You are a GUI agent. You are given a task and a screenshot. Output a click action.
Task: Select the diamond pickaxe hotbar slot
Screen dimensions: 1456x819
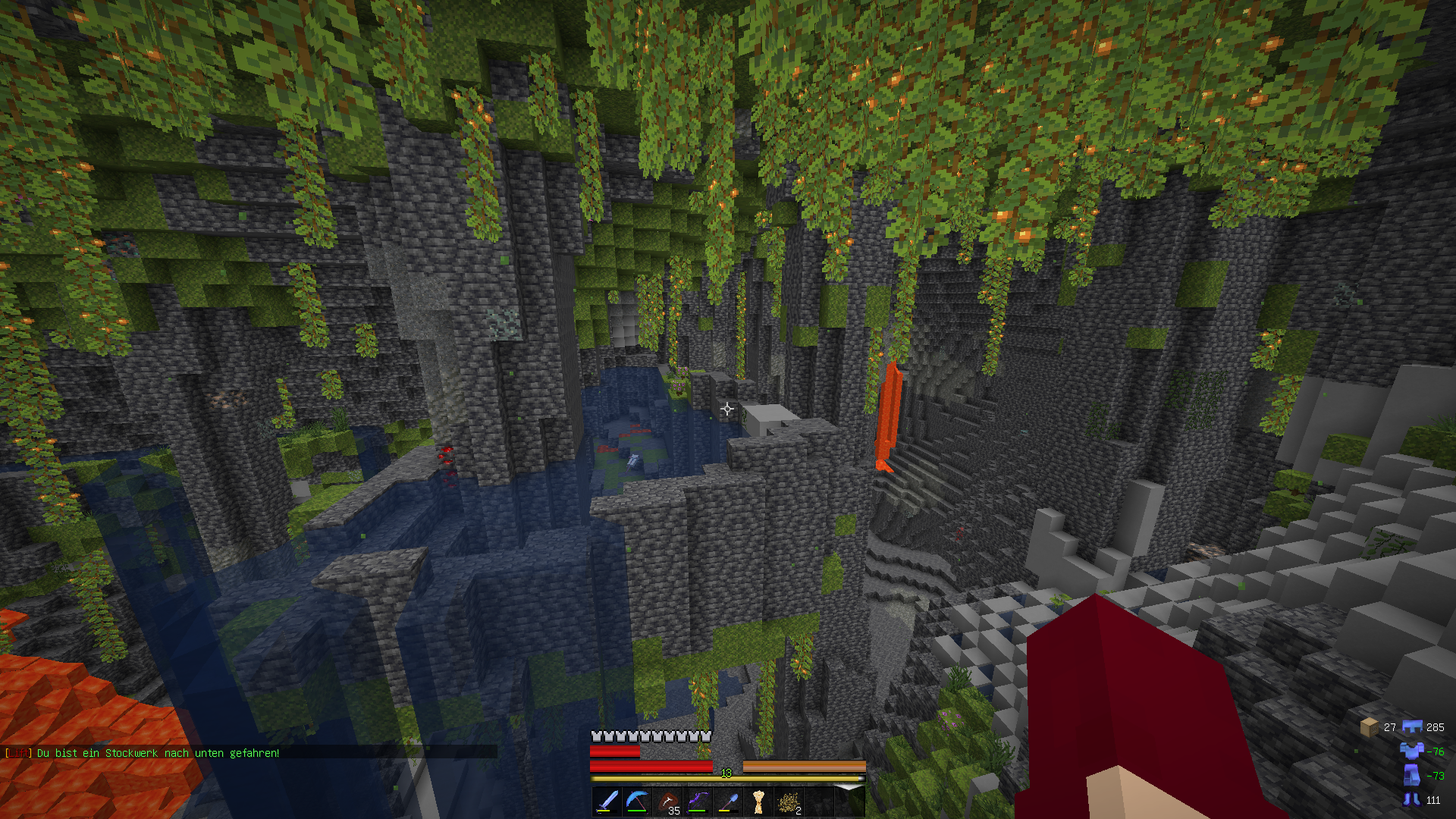(637, 802)
